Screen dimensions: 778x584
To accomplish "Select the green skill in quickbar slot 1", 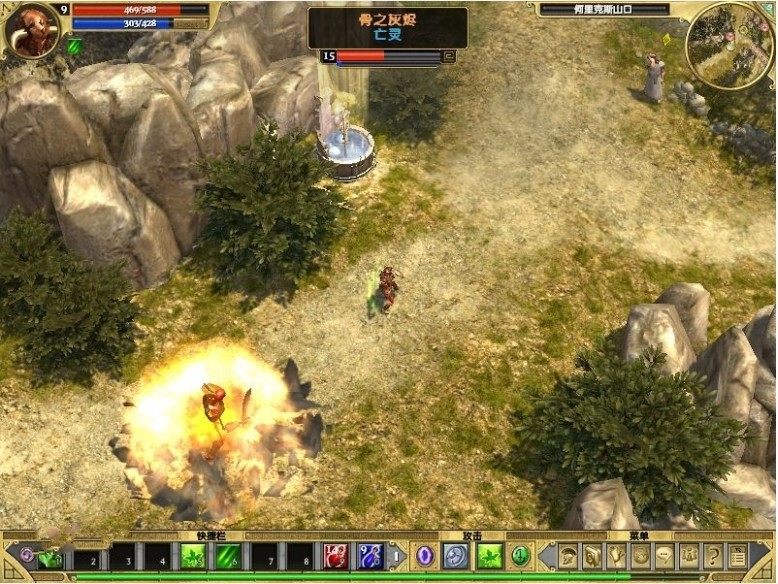I will coord(50,556).
